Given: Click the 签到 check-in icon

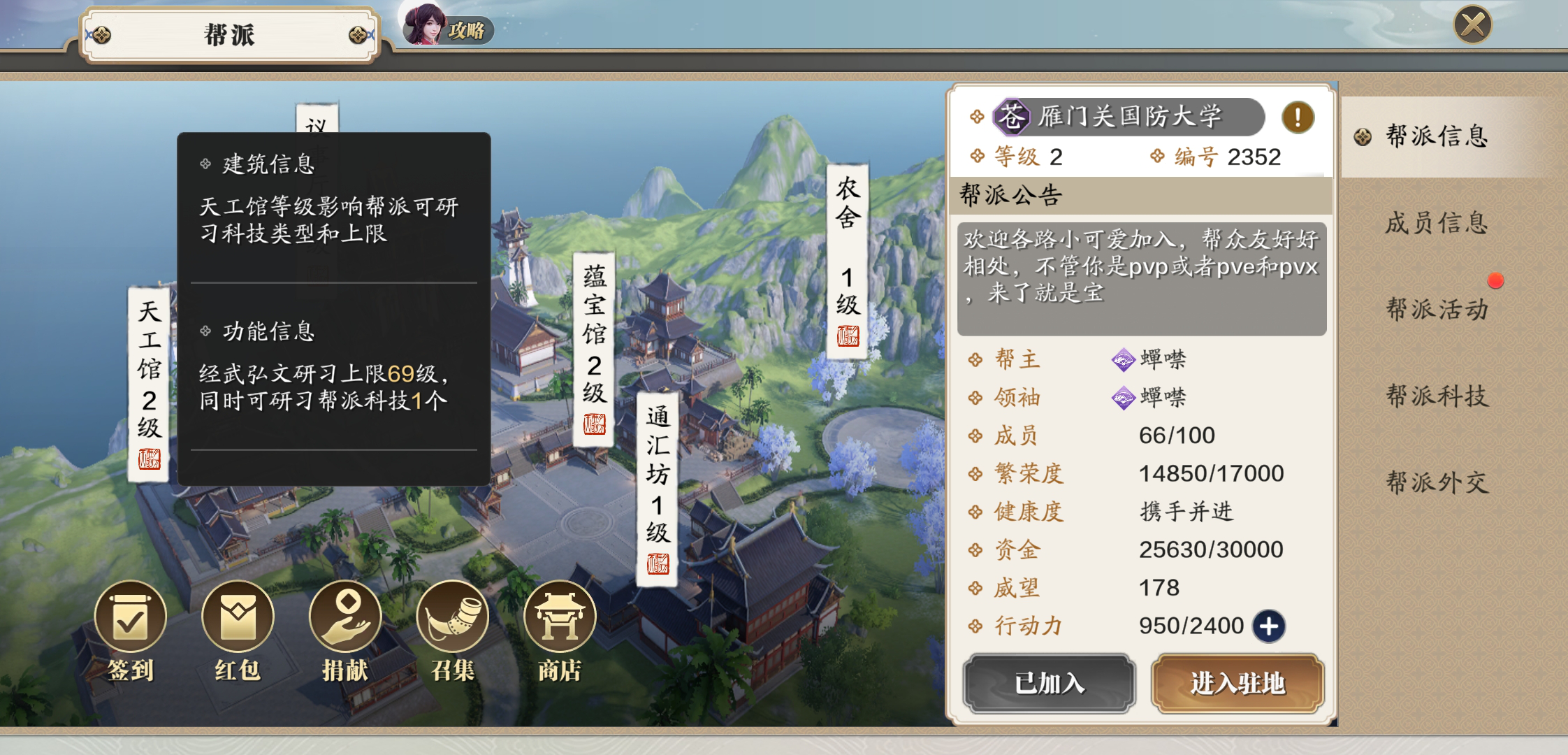Looking at the screenshot, I should 131,619.
